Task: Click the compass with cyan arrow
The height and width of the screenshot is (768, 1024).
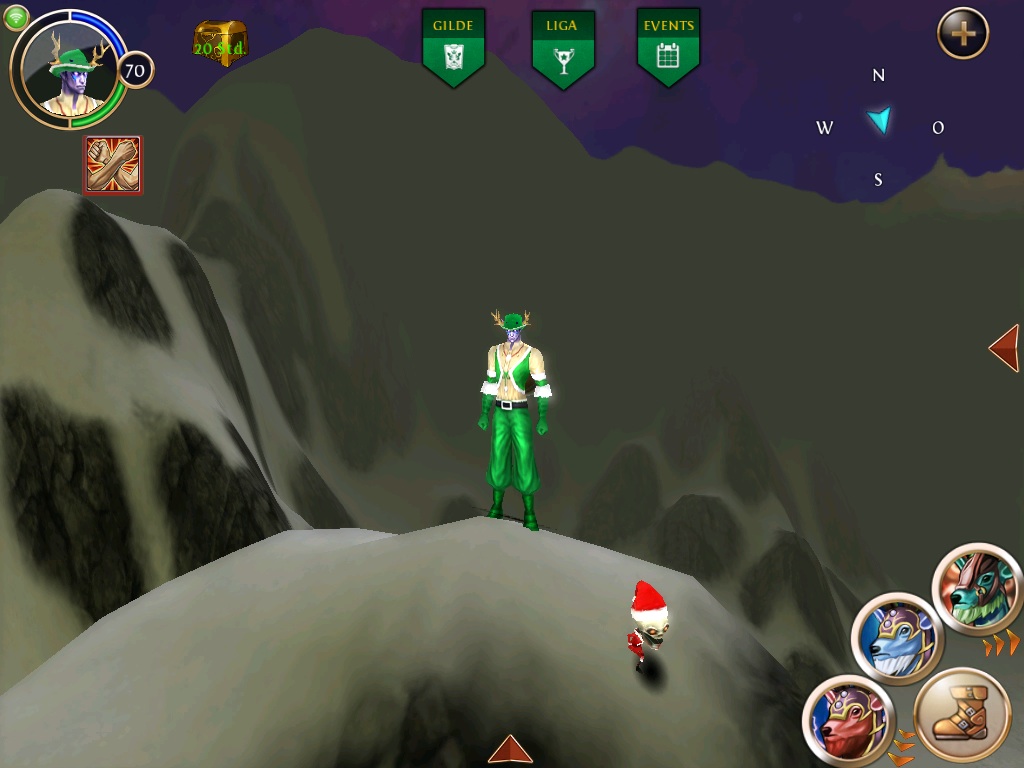Action: (880, 124)
